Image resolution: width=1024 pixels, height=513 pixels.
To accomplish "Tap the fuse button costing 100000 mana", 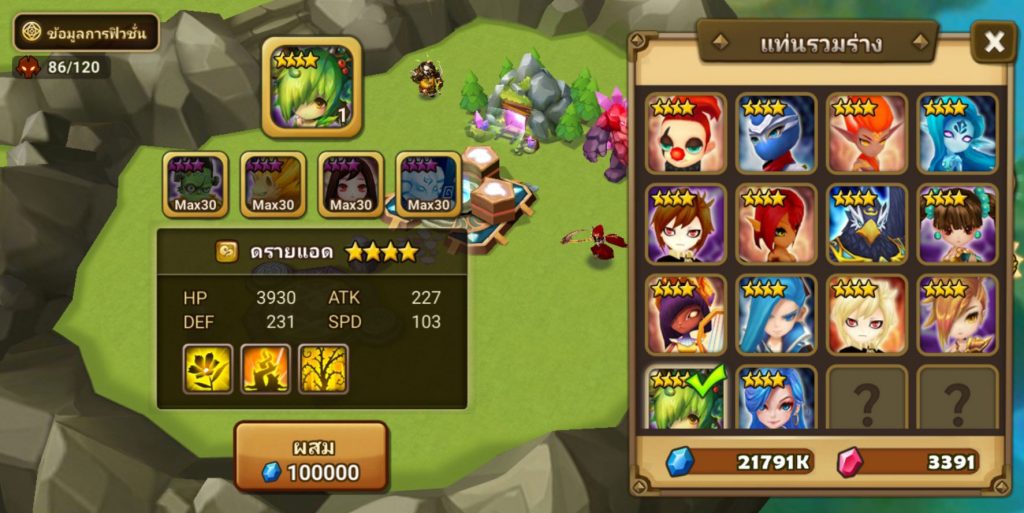I will point(311,456).
